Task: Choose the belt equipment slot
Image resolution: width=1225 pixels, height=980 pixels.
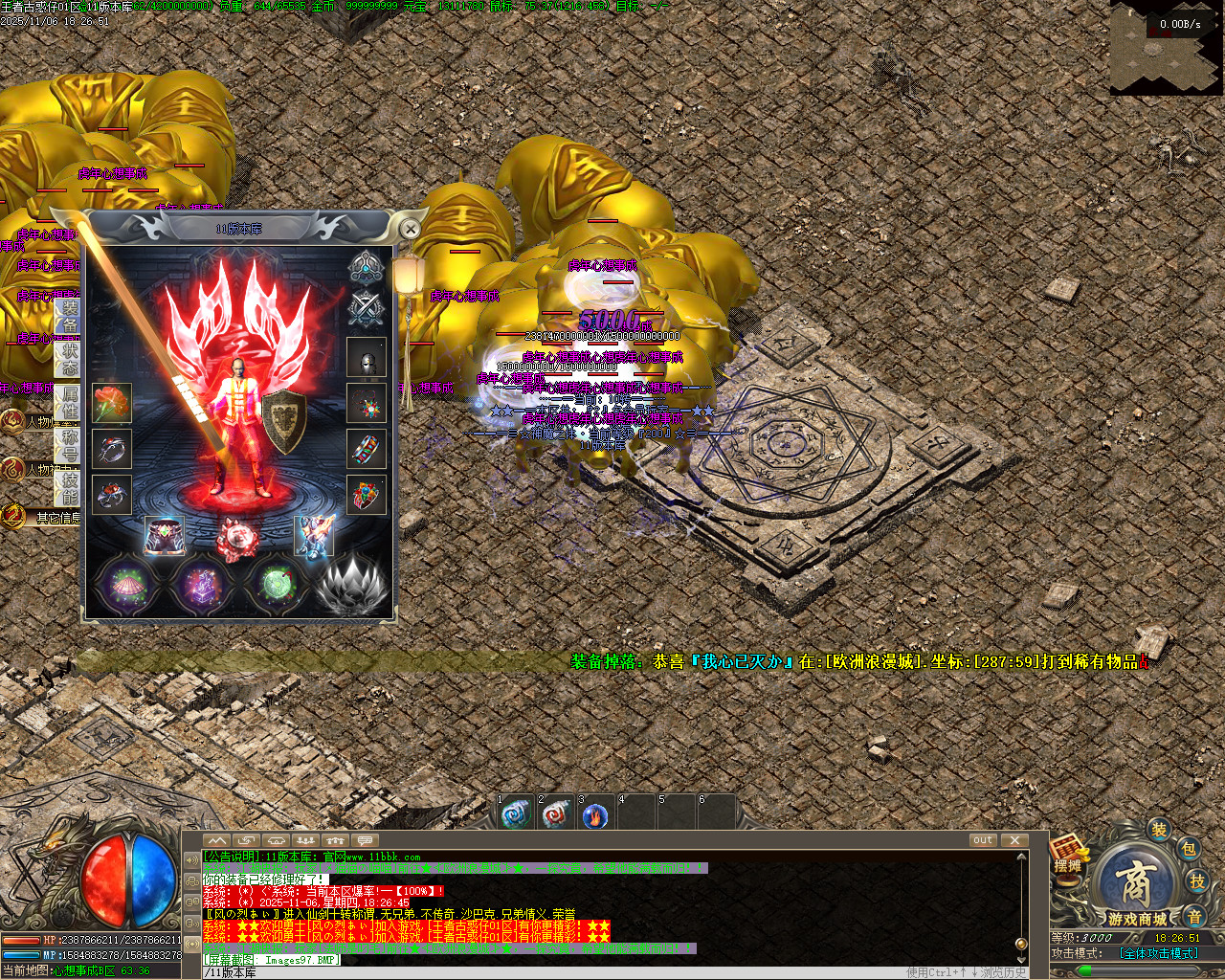Action: point(164,536)
